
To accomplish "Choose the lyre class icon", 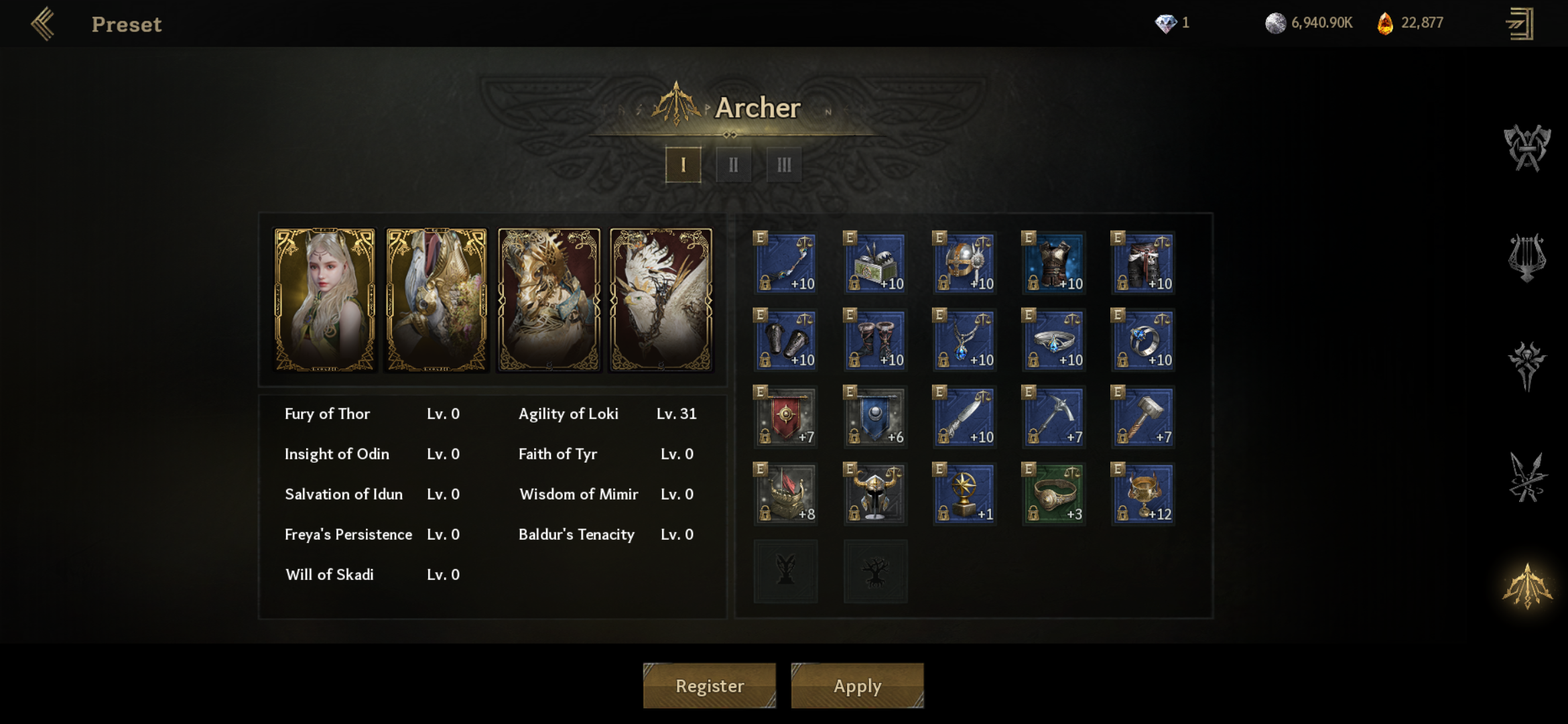I will [1527, 257].
